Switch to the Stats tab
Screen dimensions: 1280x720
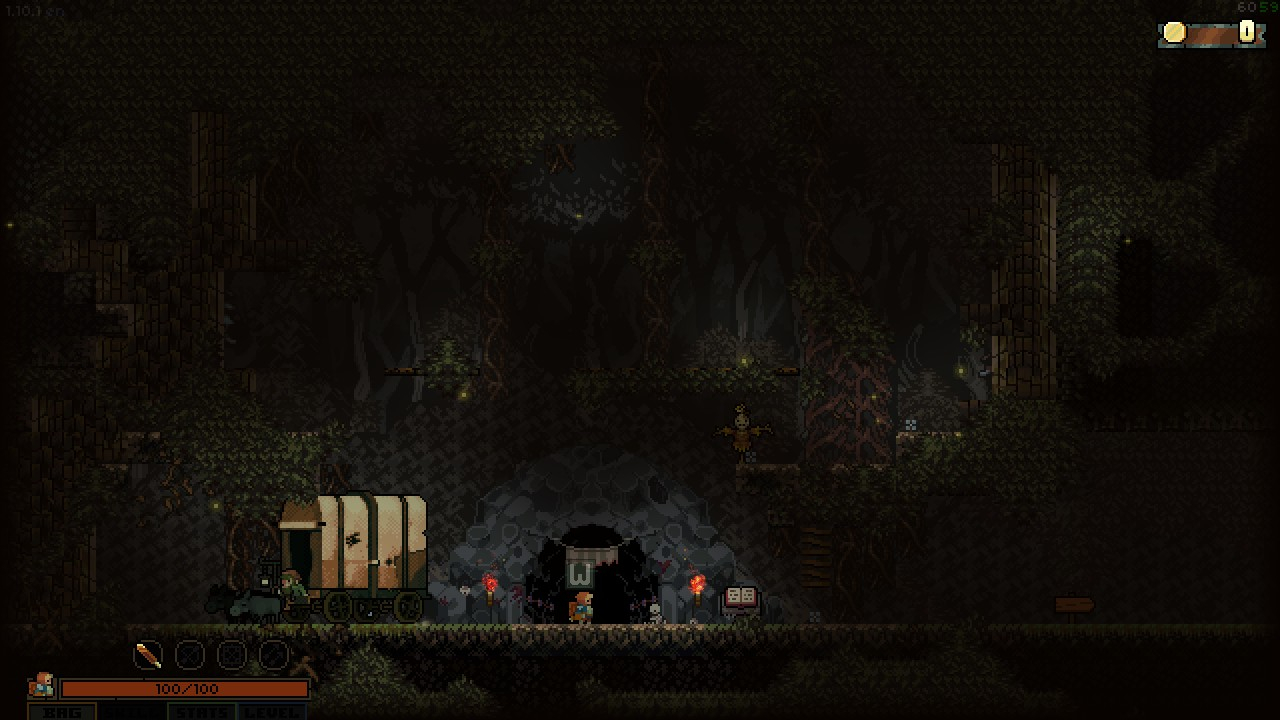point(203,712)
